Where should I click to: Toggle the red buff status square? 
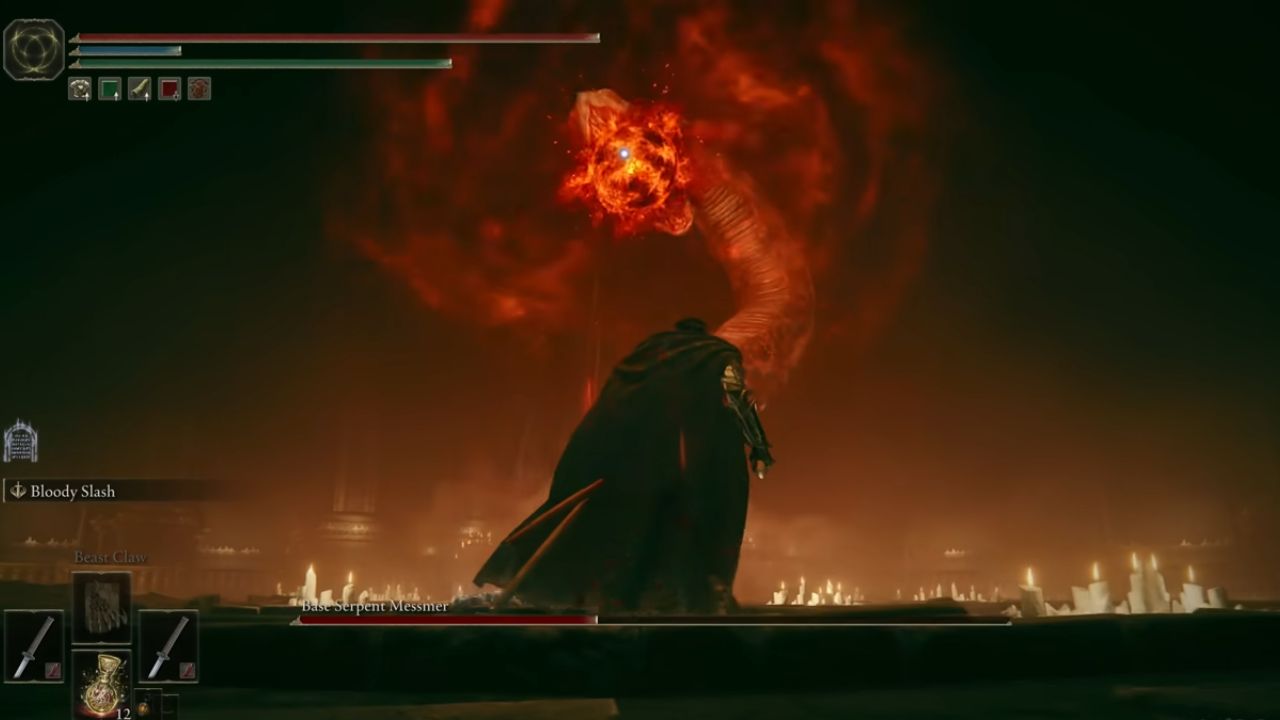coord(169,90)
